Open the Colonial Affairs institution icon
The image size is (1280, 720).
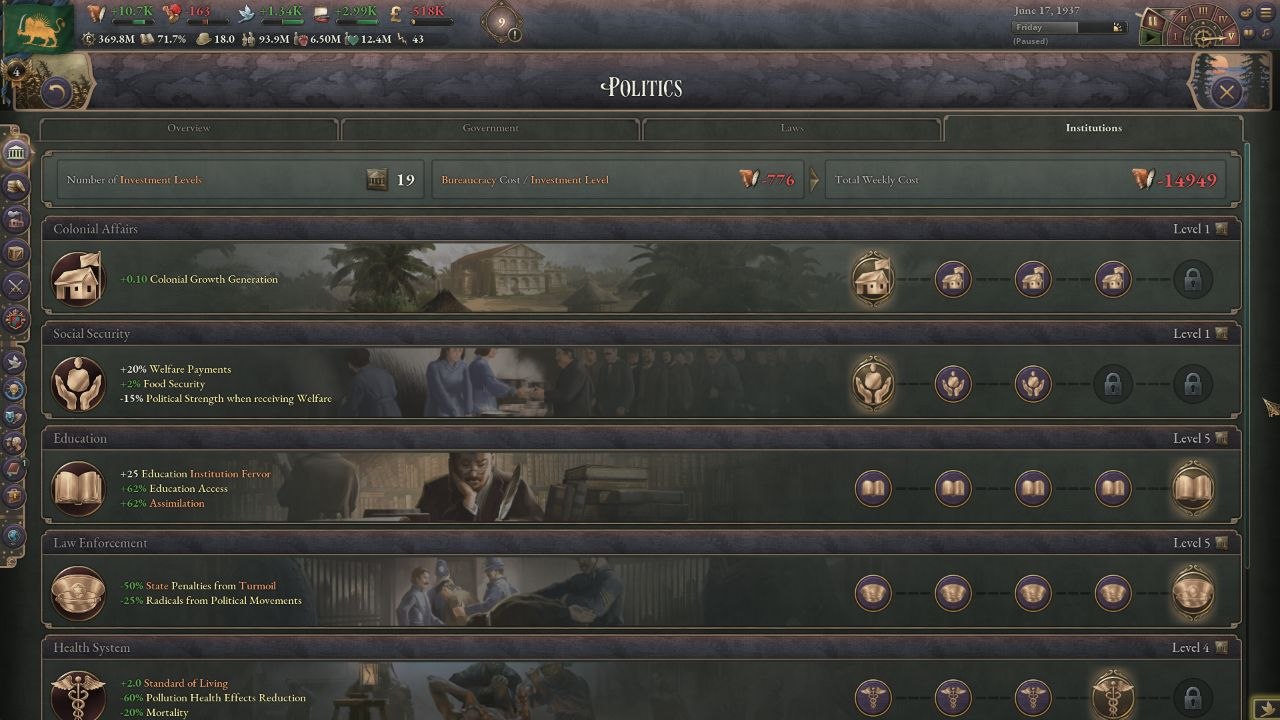pos(78,279)
